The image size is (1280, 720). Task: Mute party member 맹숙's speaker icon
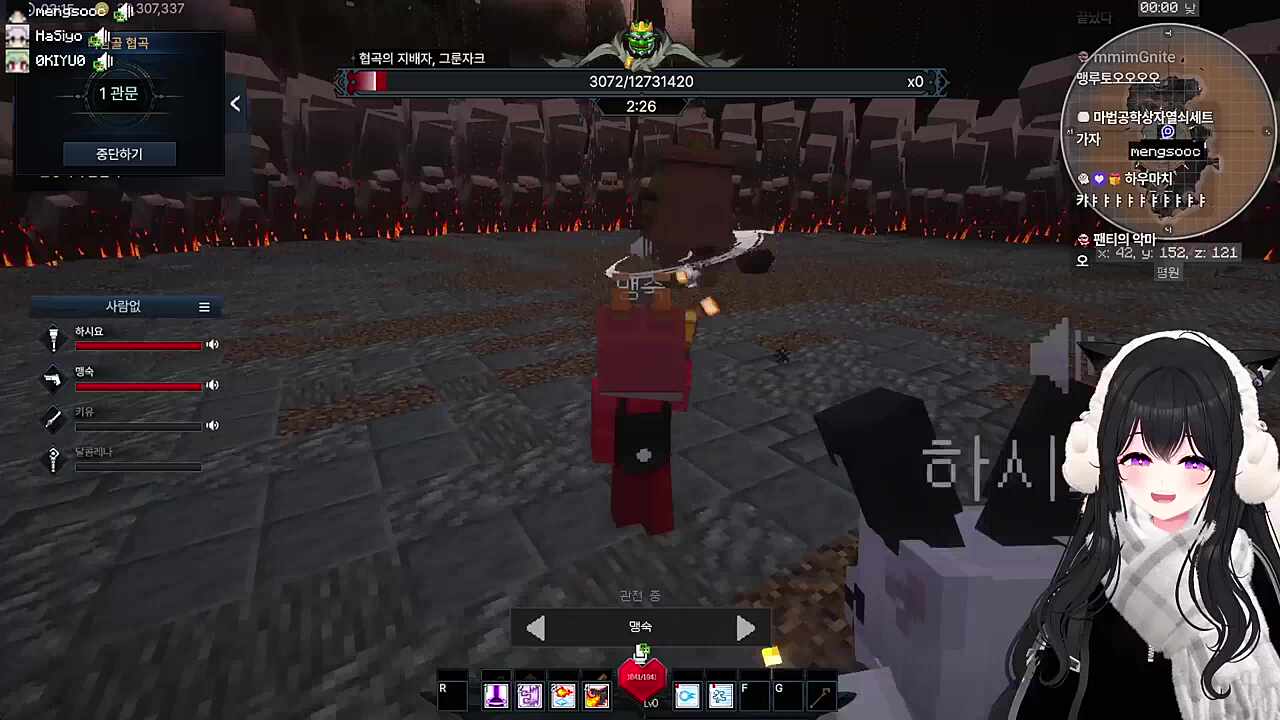click(x=212, y=385)
